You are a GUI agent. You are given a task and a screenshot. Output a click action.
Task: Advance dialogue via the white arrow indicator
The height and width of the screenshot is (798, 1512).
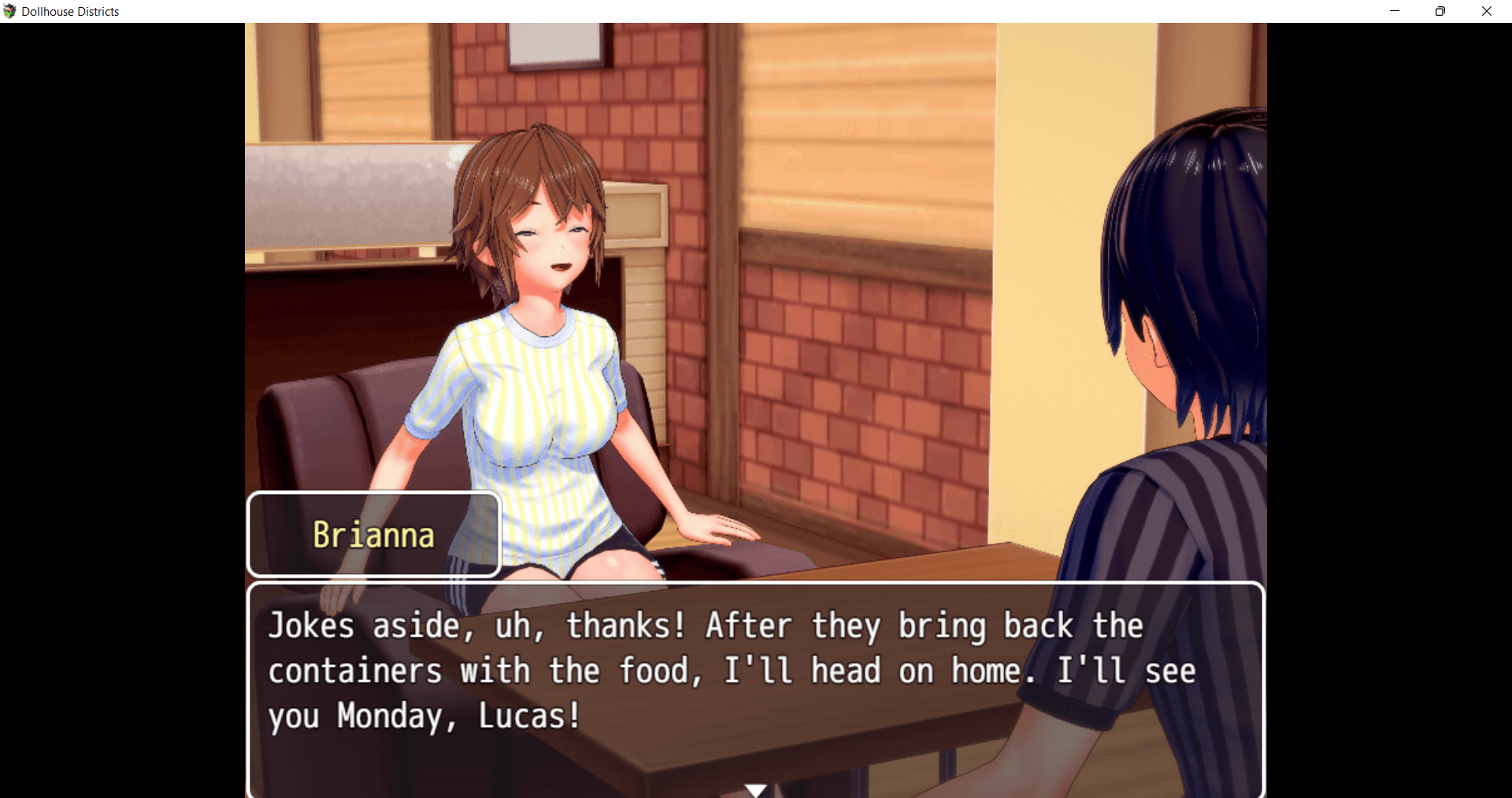(x=756, y=789)
